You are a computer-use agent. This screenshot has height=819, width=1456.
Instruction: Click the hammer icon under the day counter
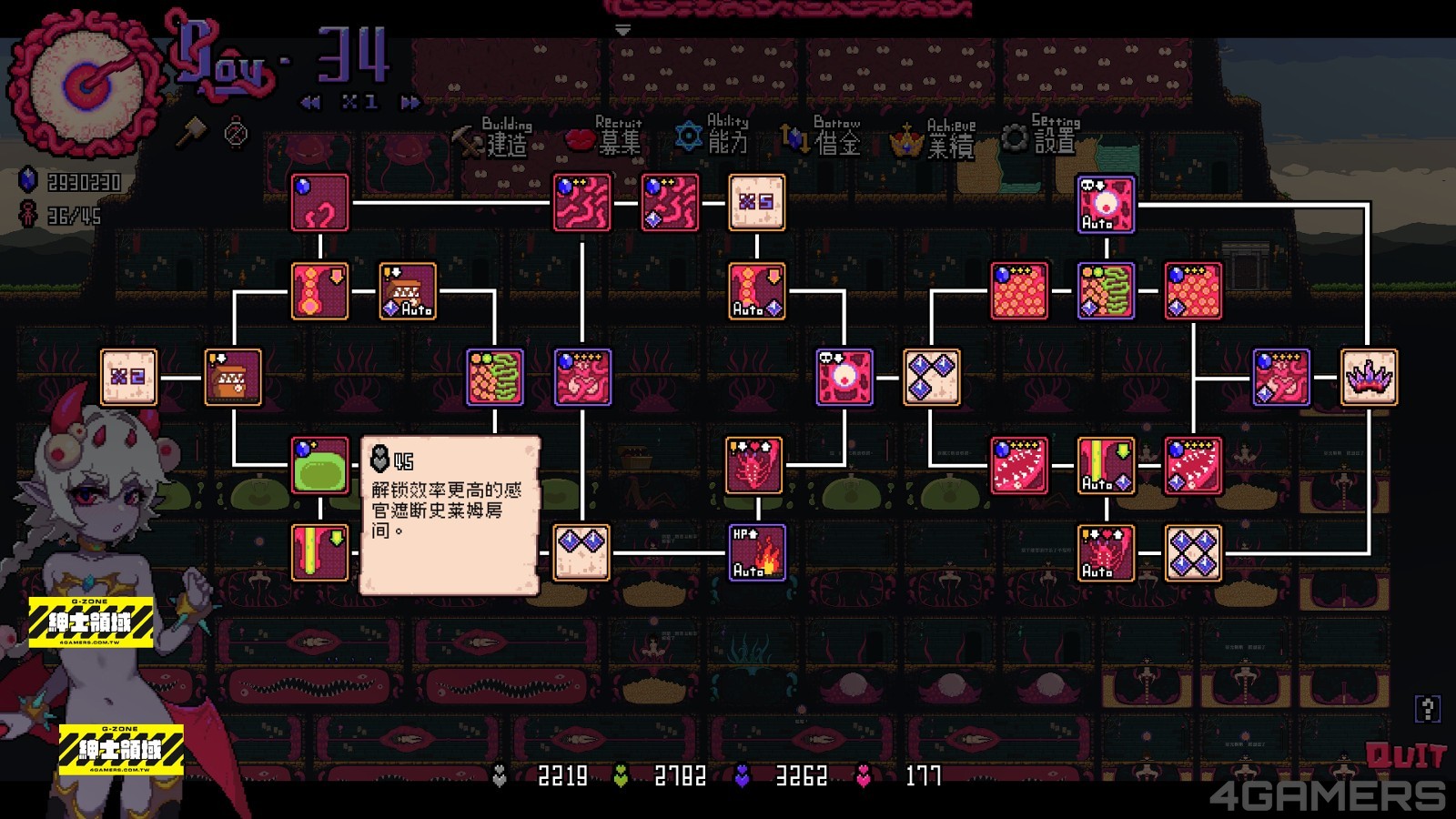pyautogui.click(x=190, y=133)
